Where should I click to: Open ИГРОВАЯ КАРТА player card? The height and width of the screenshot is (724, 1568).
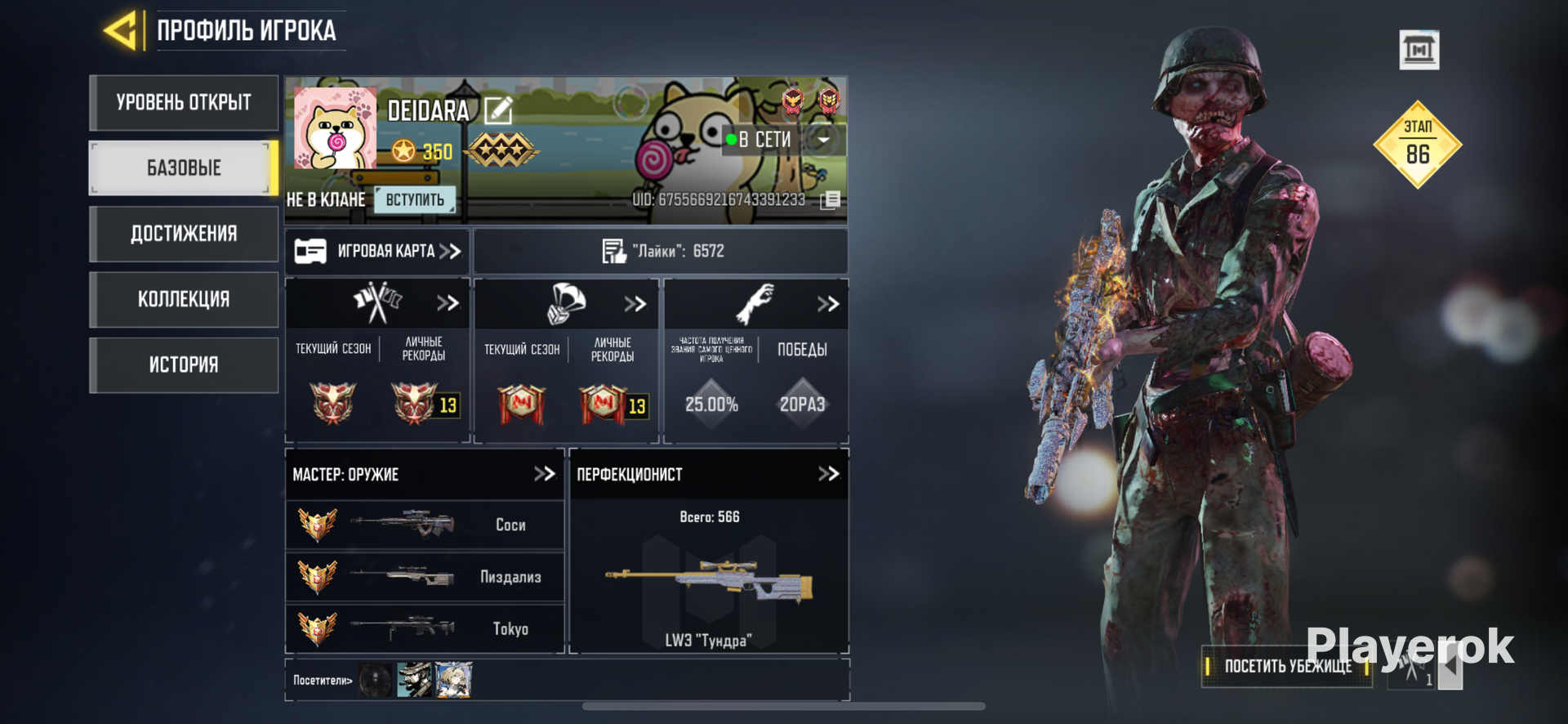click(377, 251)
